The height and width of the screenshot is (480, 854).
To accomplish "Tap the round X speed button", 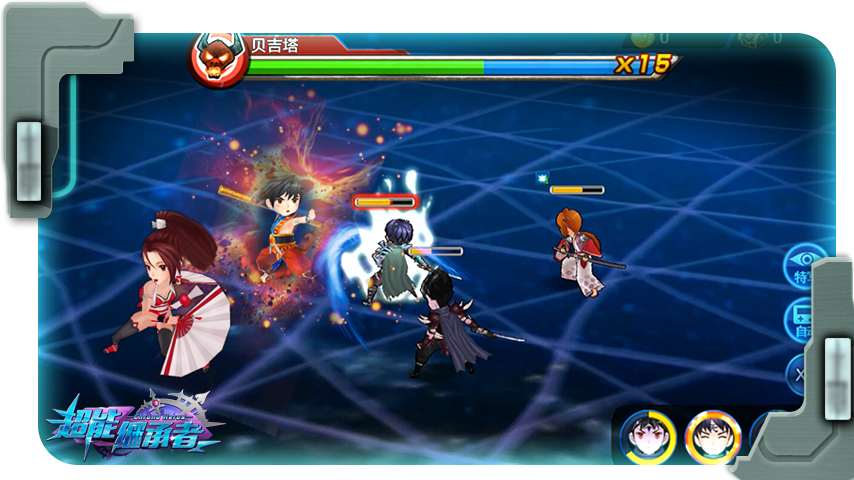I will 797,374.
